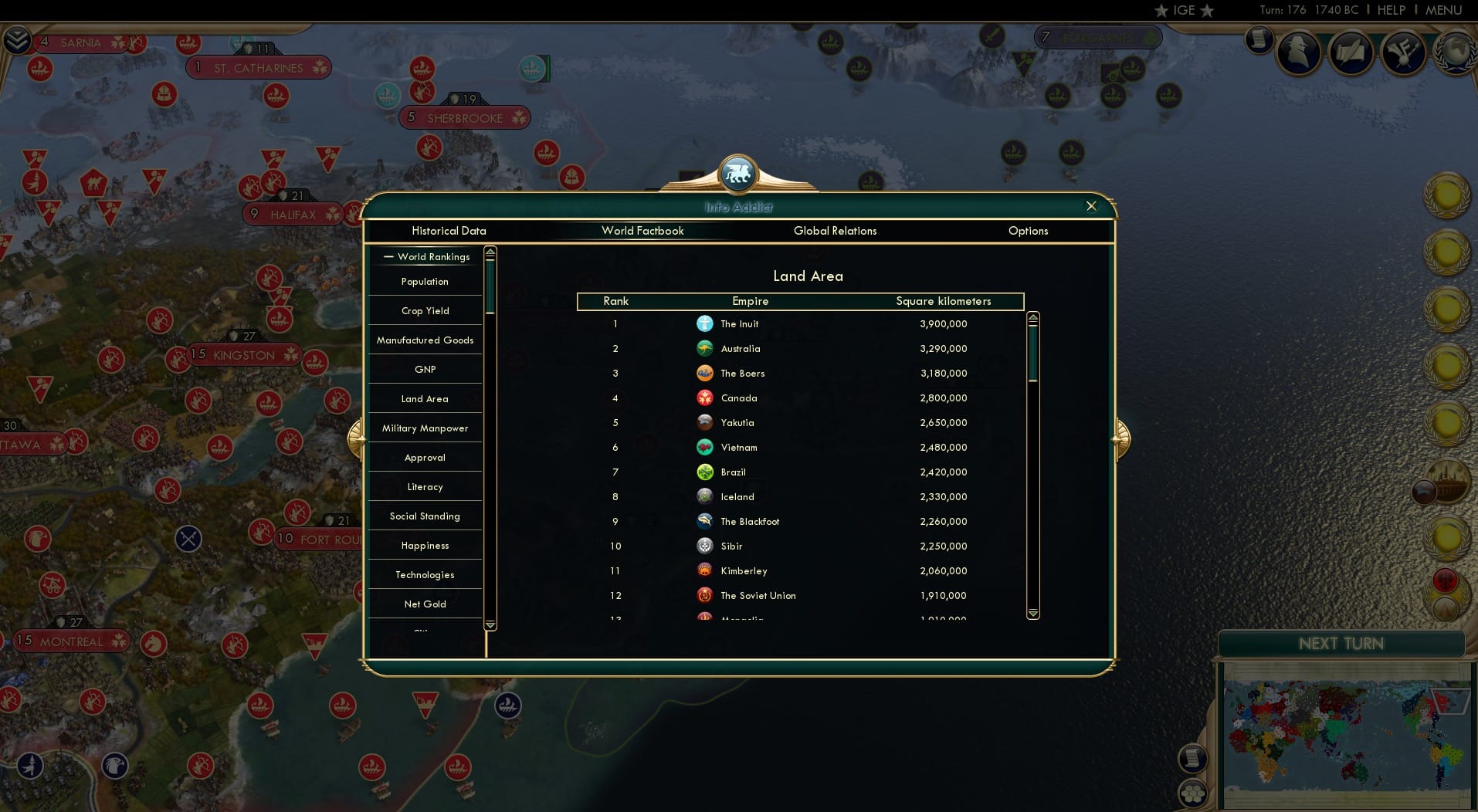Open the social policies scroll-and-quill icon
1478x812 pixels.
coord(1351,52)
